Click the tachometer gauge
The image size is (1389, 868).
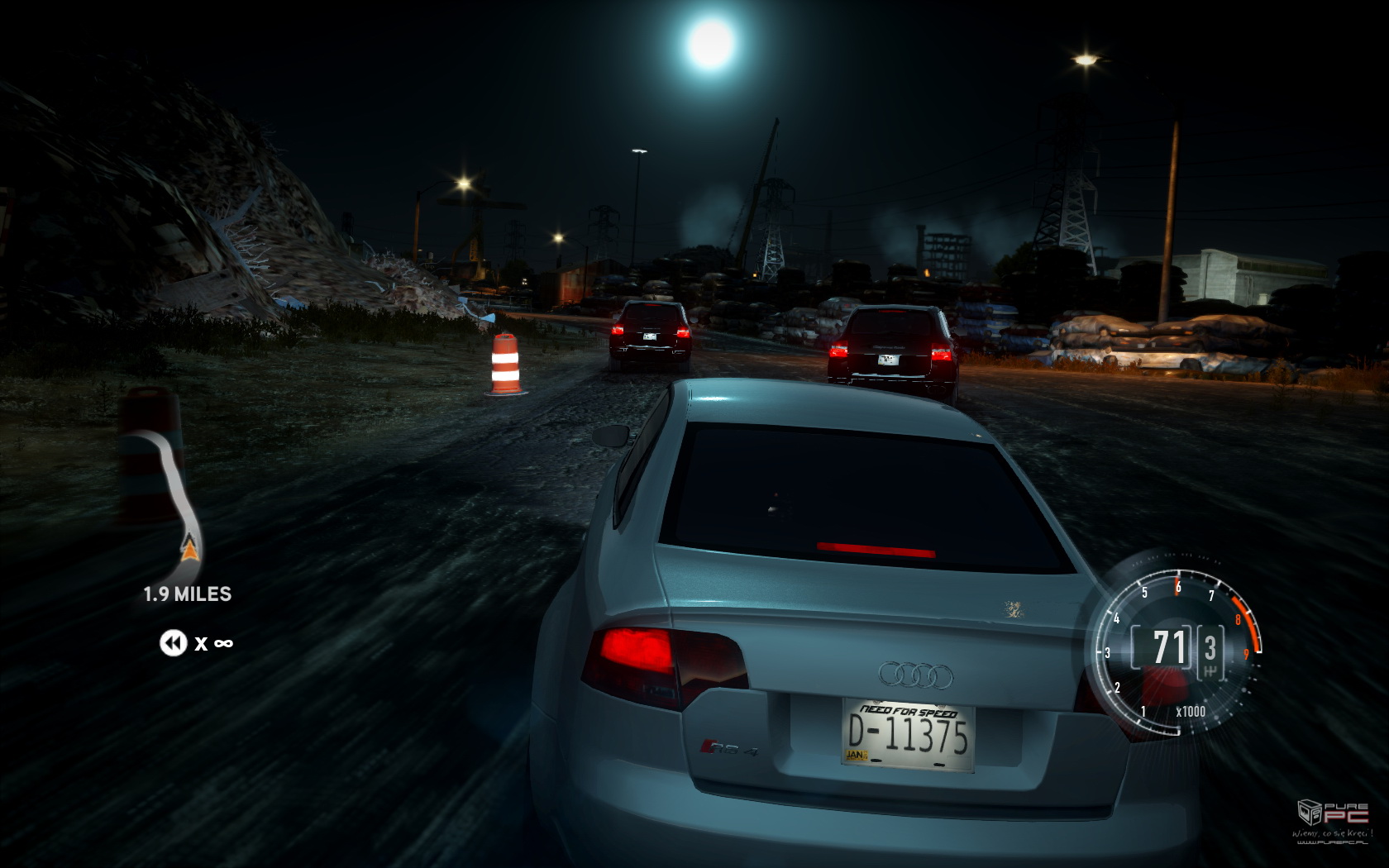1175,646
